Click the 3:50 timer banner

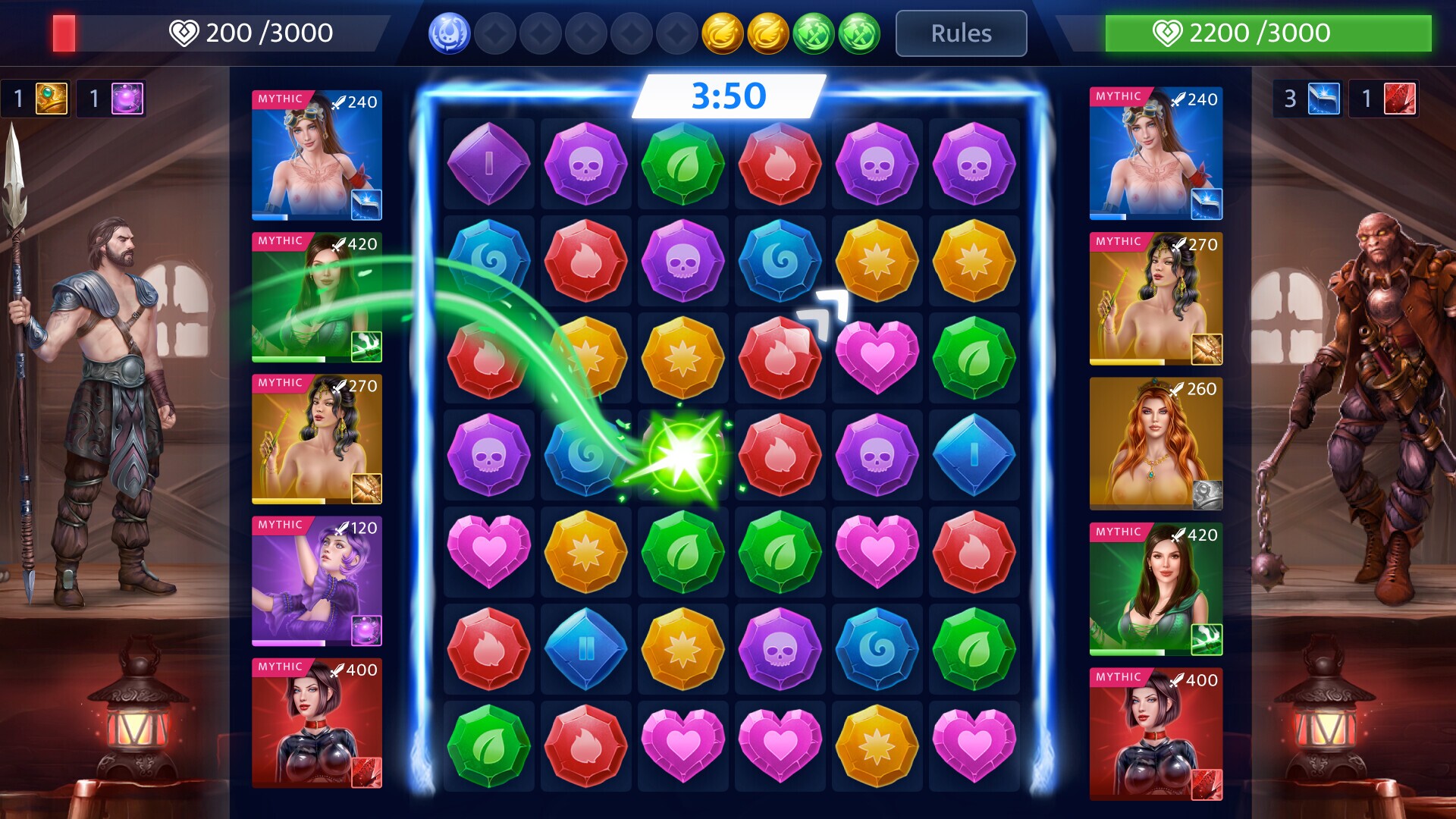(x=728, y=94)
